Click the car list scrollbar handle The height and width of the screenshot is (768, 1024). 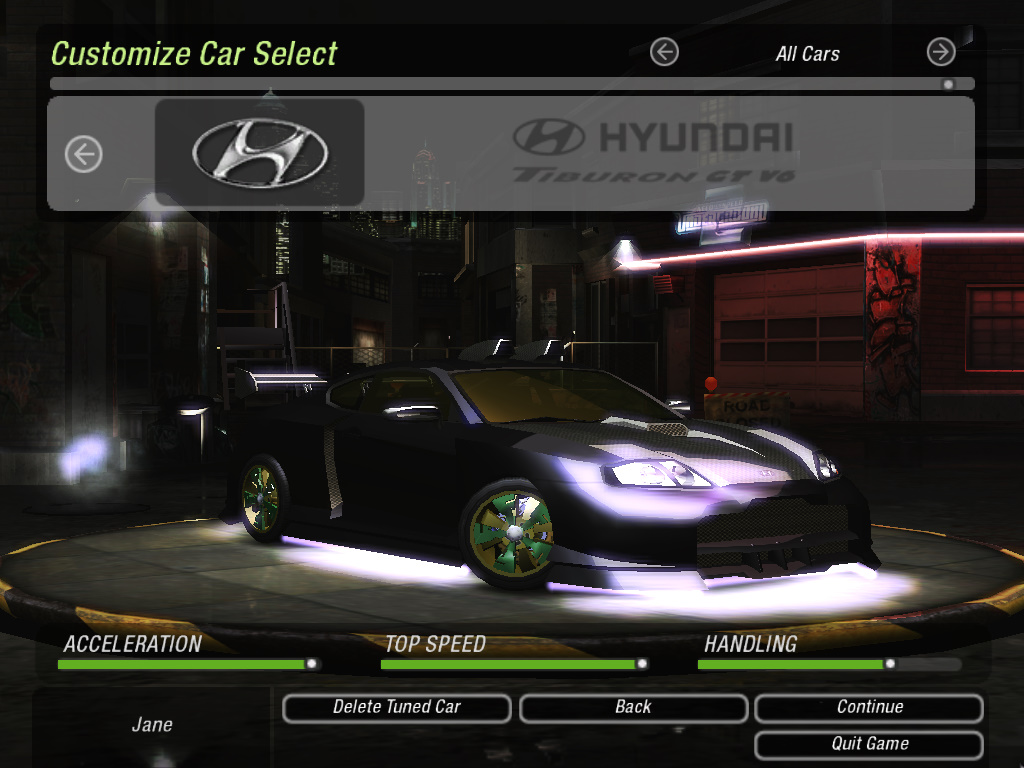(948, 85)
